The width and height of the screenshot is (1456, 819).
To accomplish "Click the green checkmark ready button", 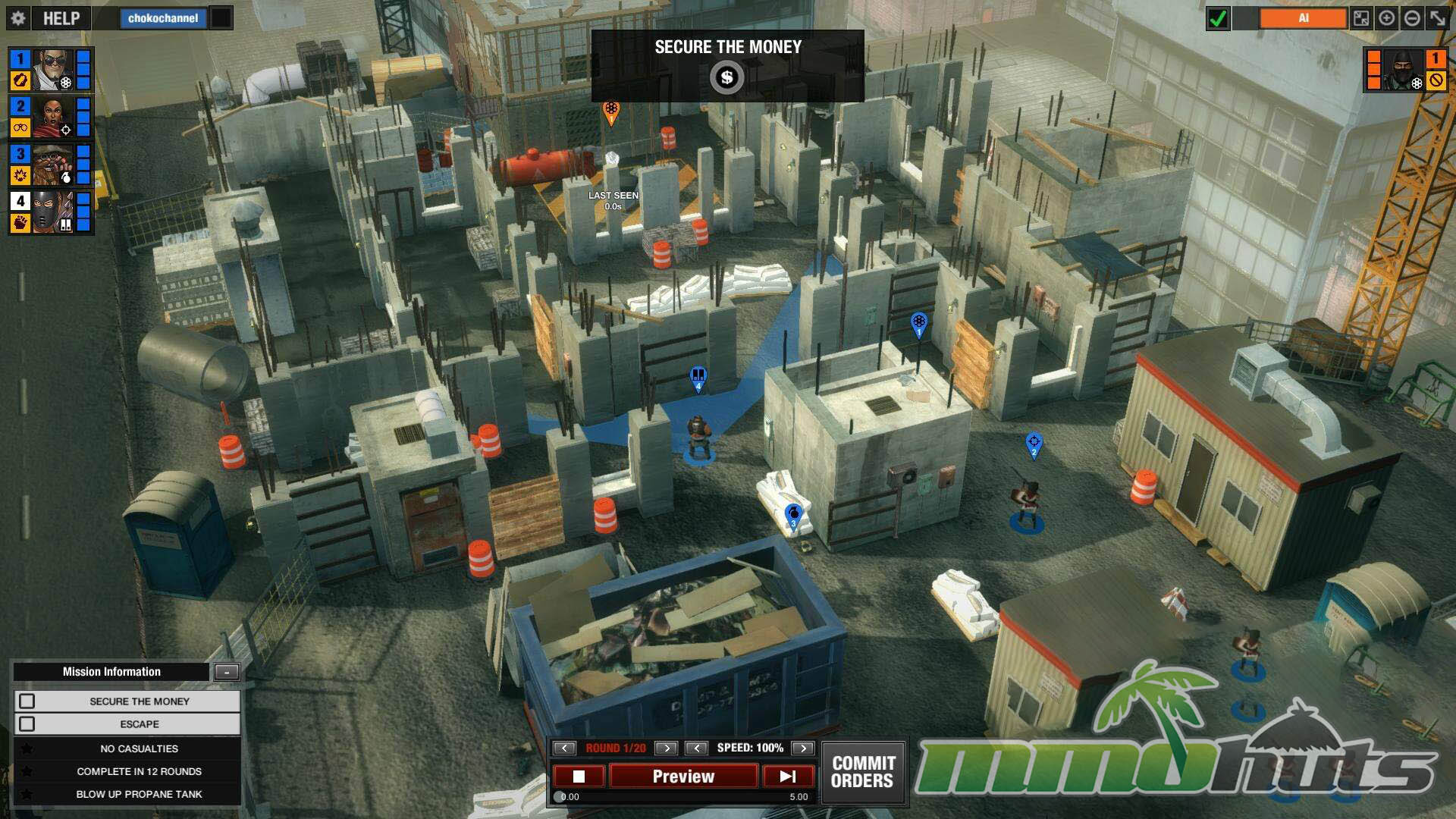I will point(1218,18).
